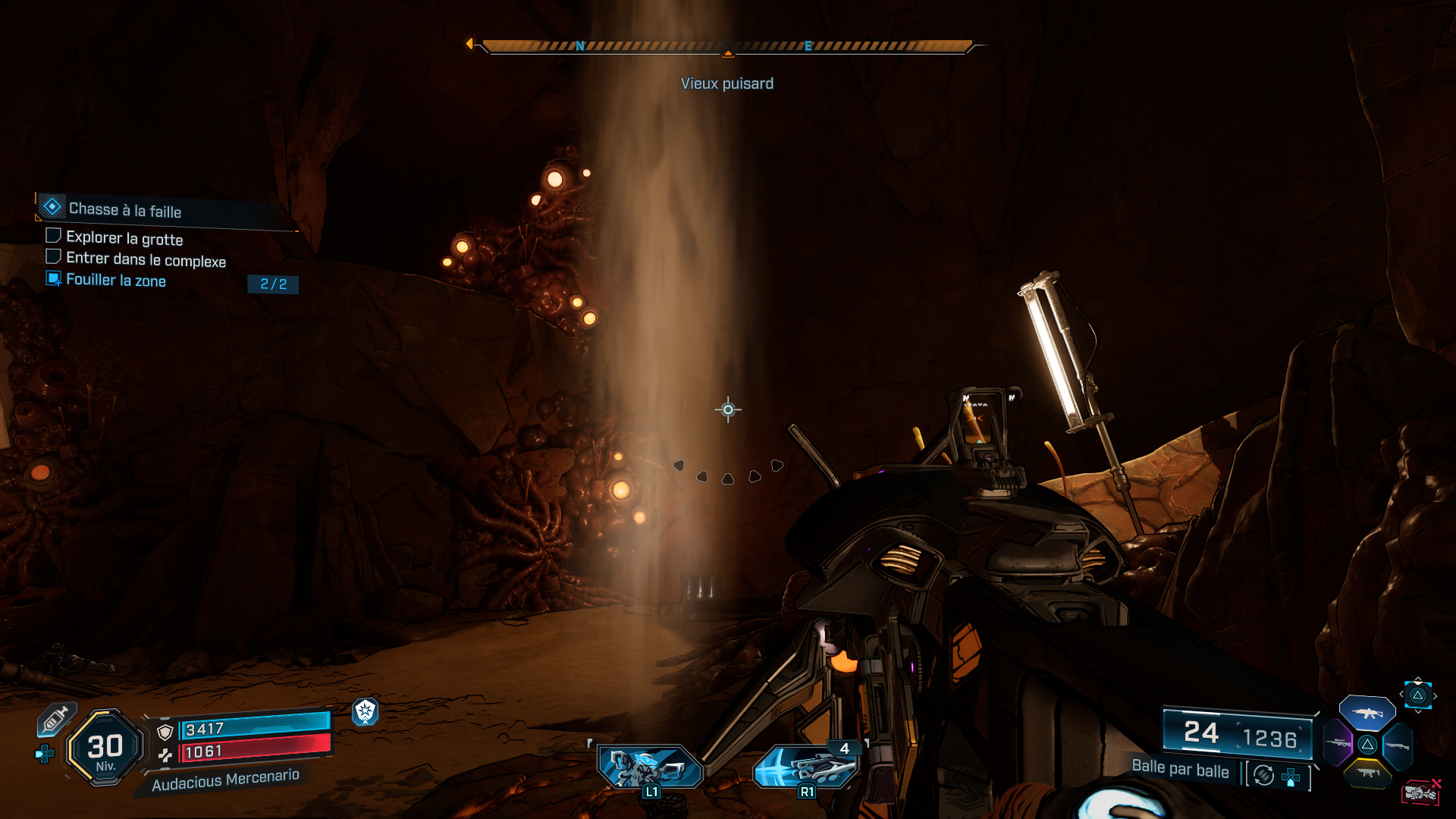
Task: Open the level 30 character badge
Action: click(x=105, y=748)
